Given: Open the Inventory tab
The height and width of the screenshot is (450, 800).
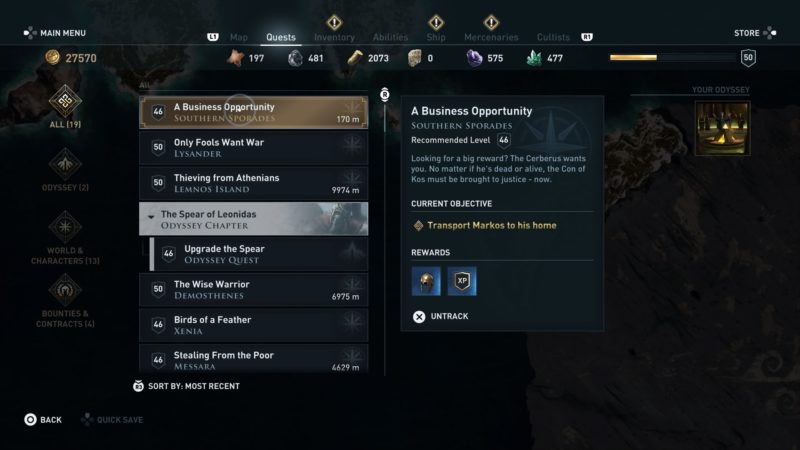Looking at the screenshot, I should coord(334,38).
